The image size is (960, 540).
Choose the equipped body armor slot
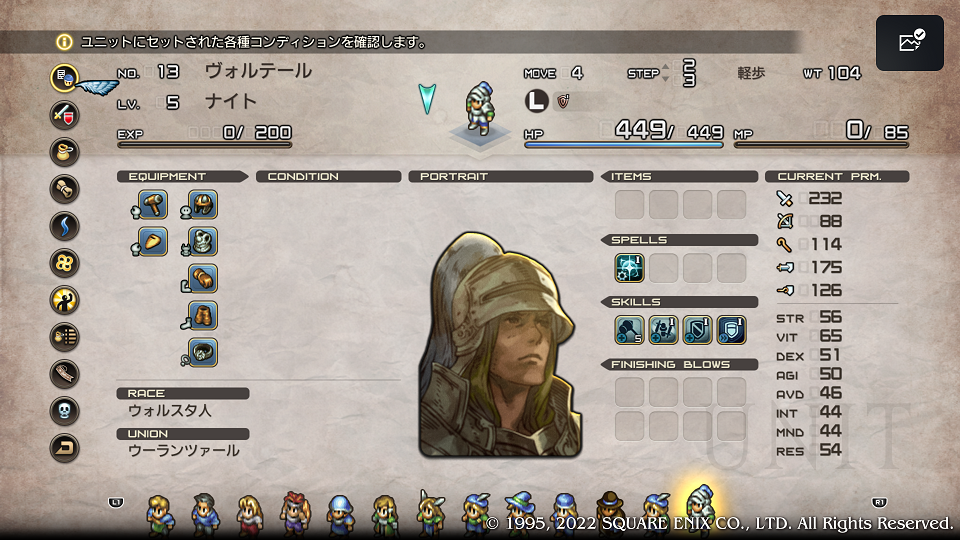click(x=203, y=241)
